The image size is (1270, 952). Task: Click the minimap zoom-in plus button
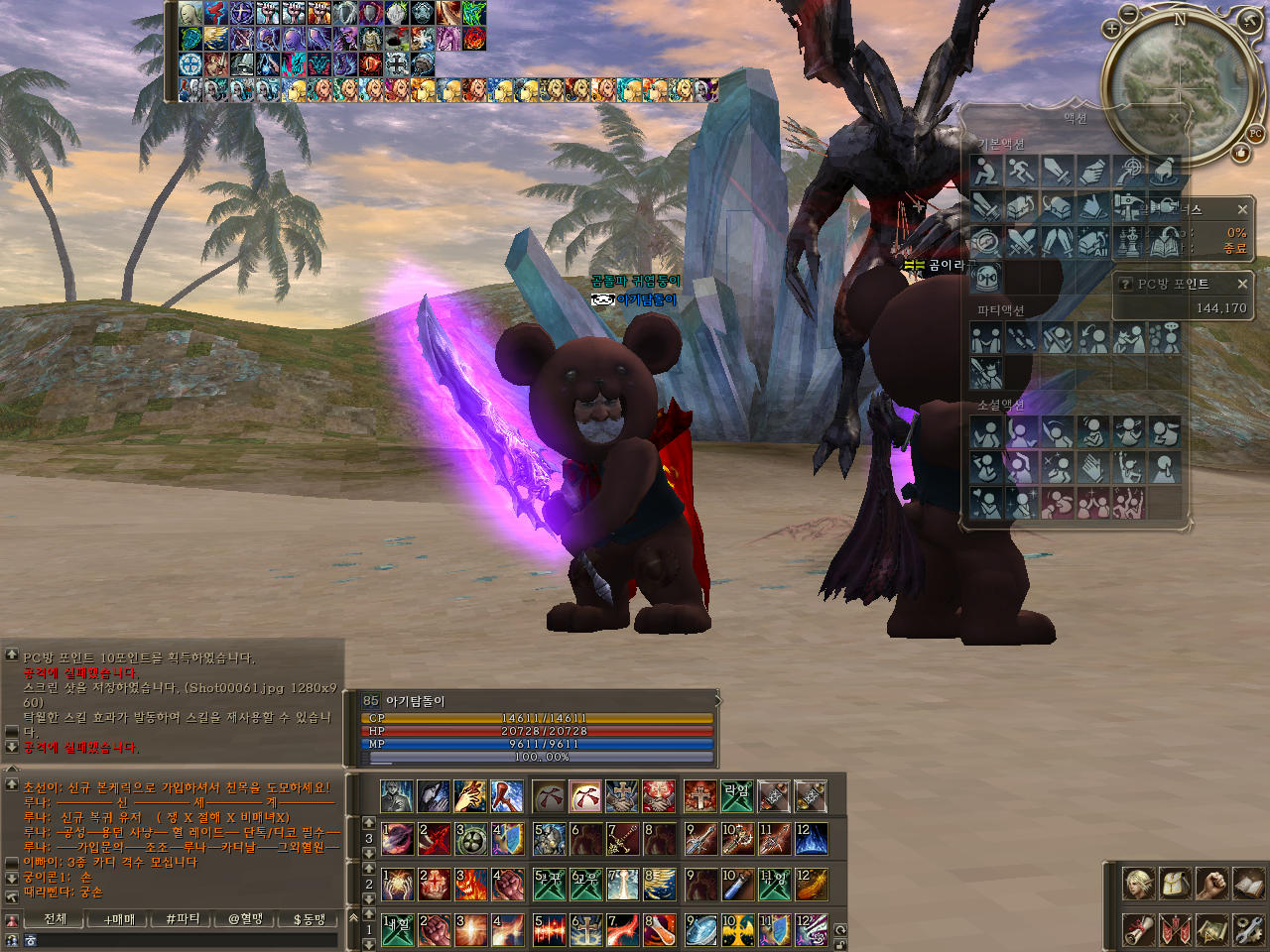click(x=1111, y=29)
